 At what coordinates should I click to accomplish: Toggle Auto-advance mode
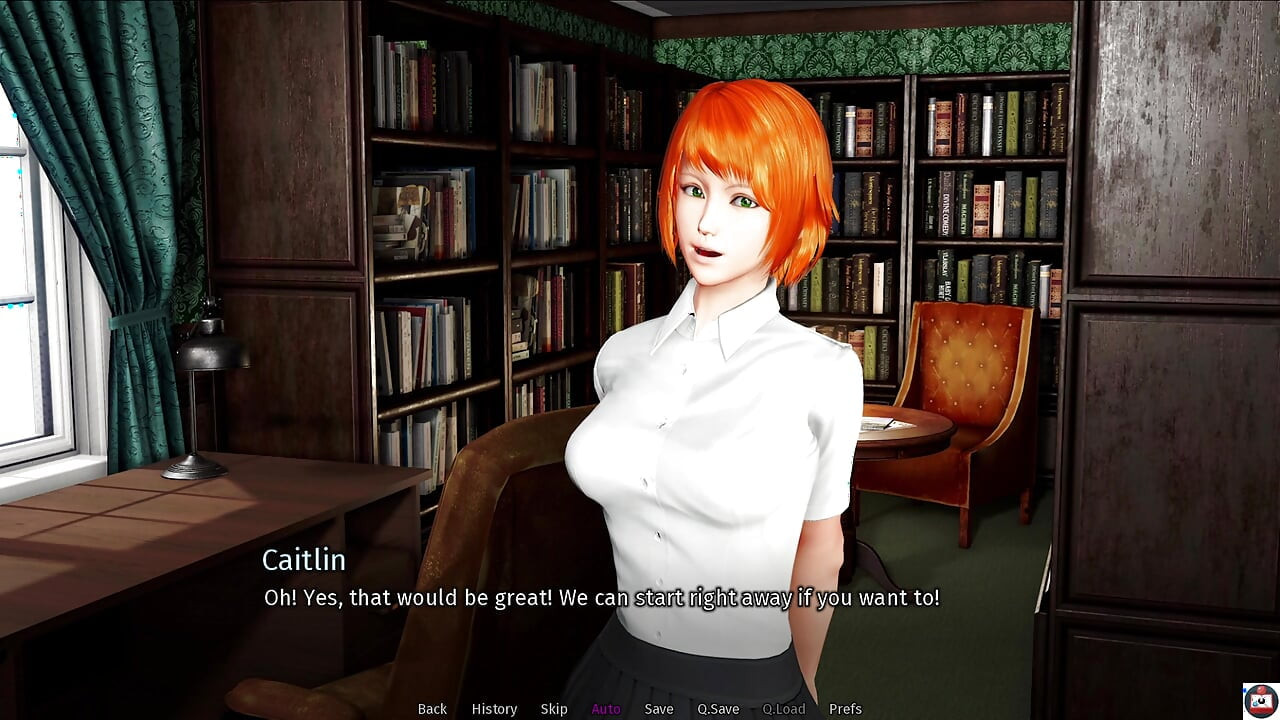(606, 709)
